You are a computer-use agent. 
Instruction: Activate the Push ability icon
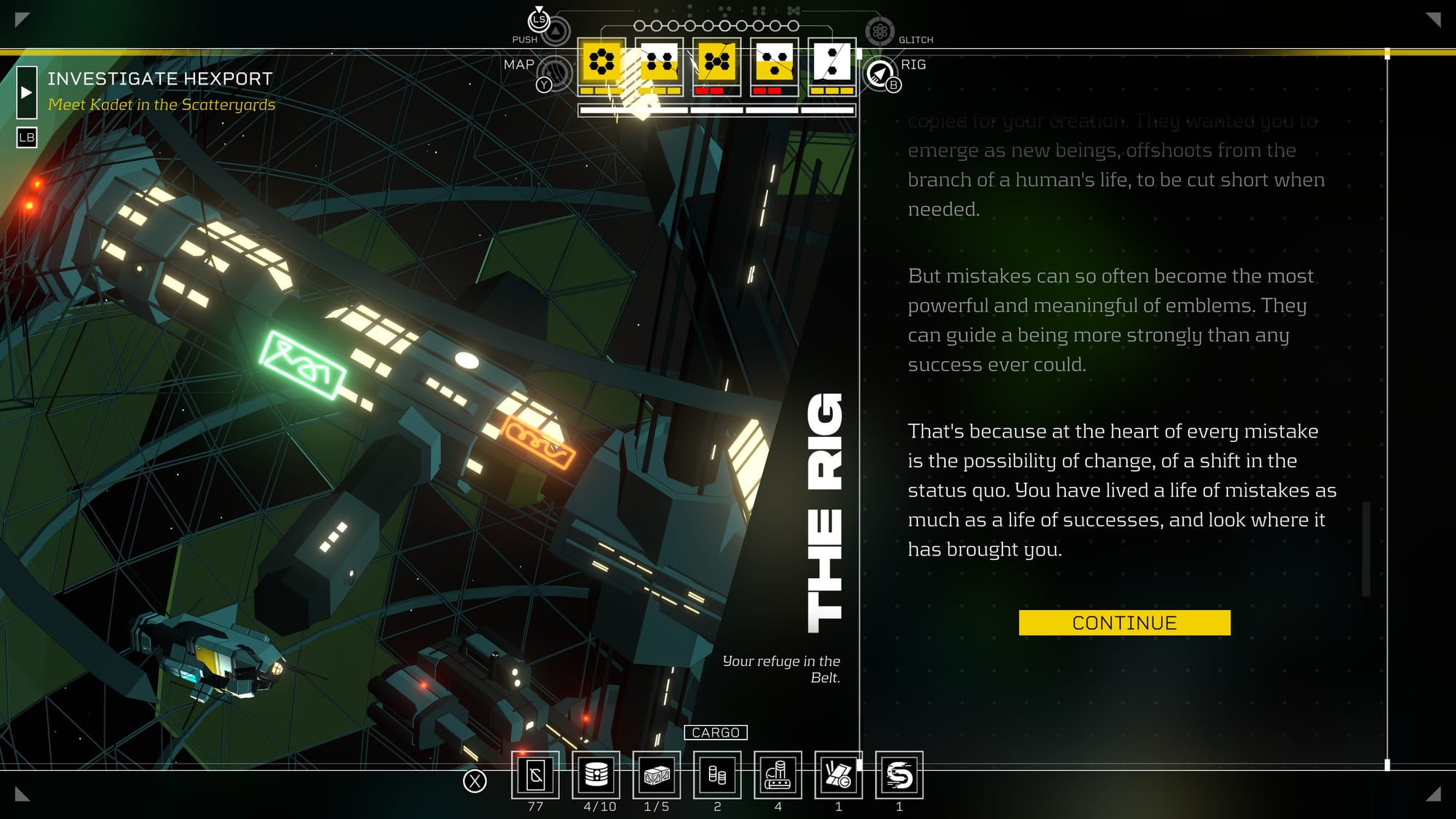[x=555, y=31]
